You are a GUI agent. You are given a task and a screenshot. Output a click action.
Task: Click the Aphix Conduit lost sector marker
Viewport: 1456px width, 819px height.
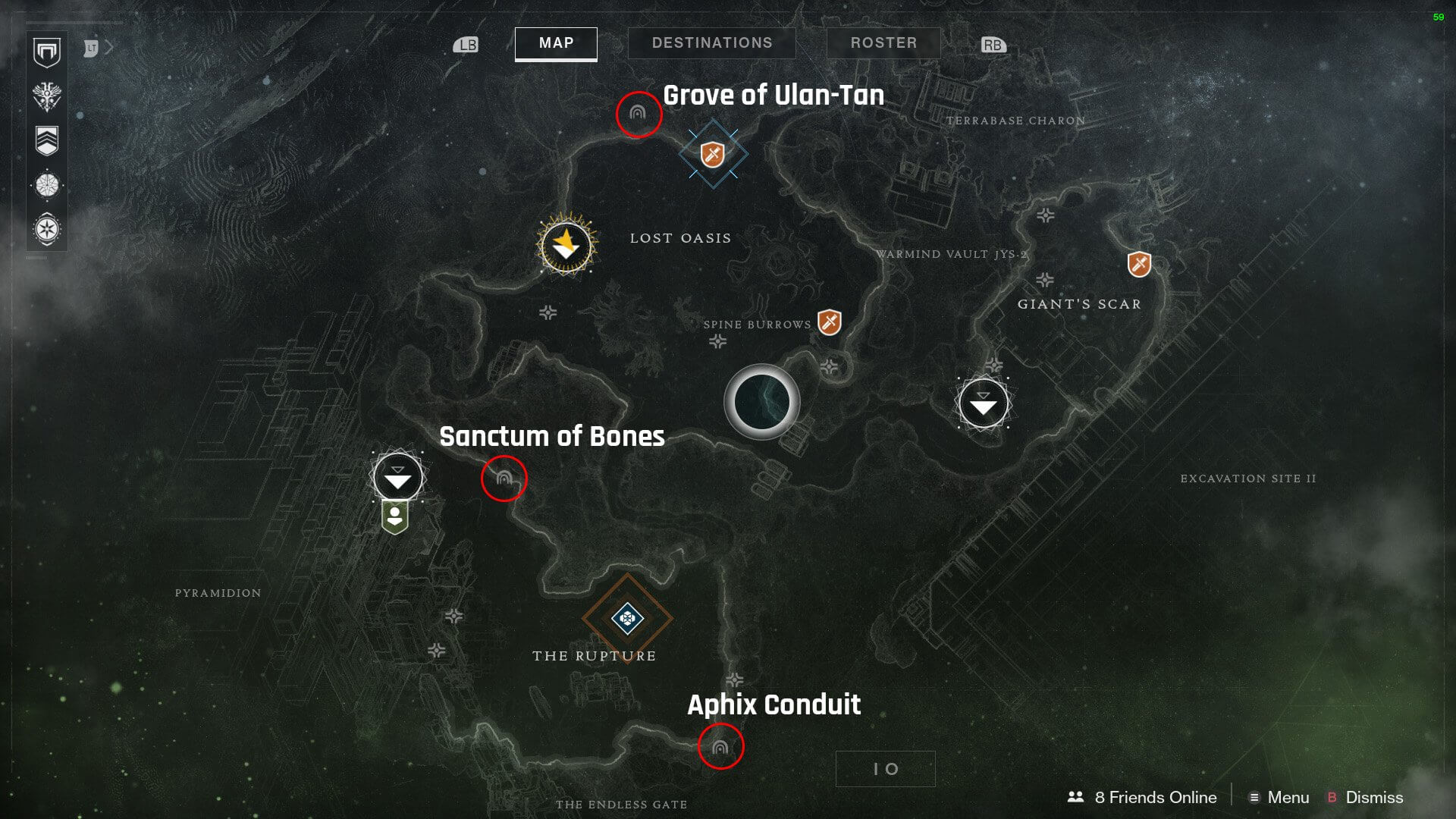[720, 747]
